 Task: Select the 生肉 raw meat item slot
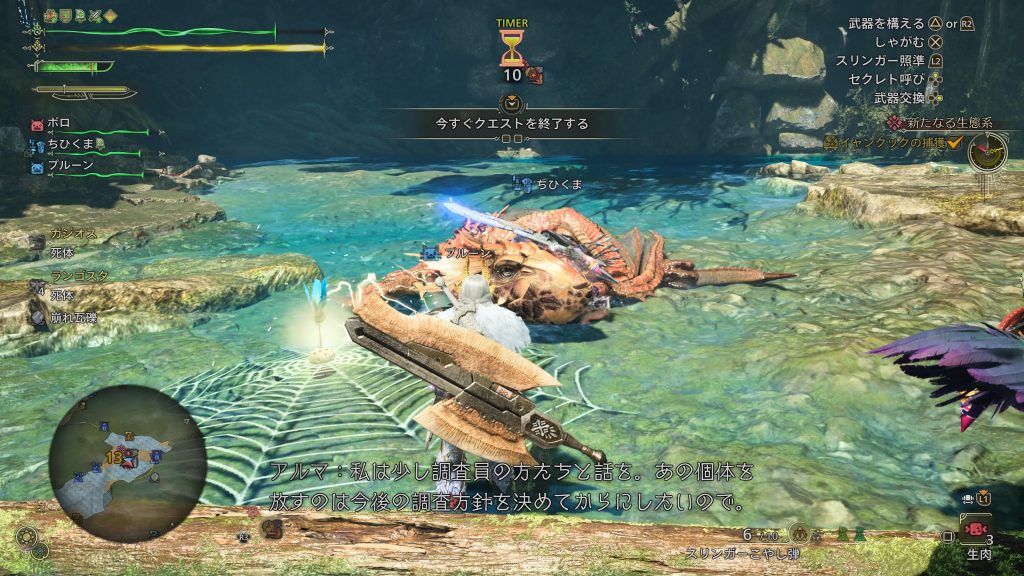coord(973,529)
